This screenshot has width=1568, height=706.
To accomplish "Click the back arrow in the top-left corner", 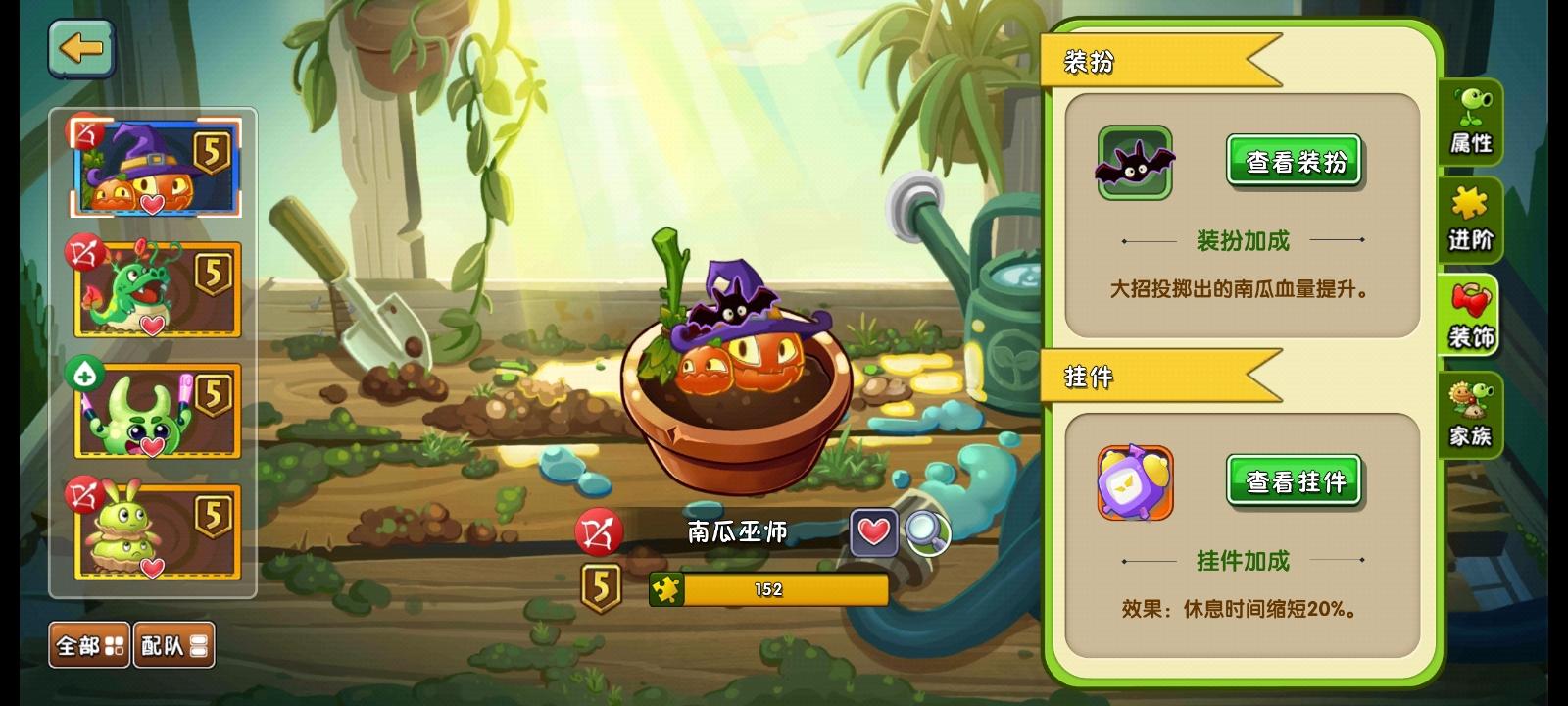I will [x=82, y=48].
